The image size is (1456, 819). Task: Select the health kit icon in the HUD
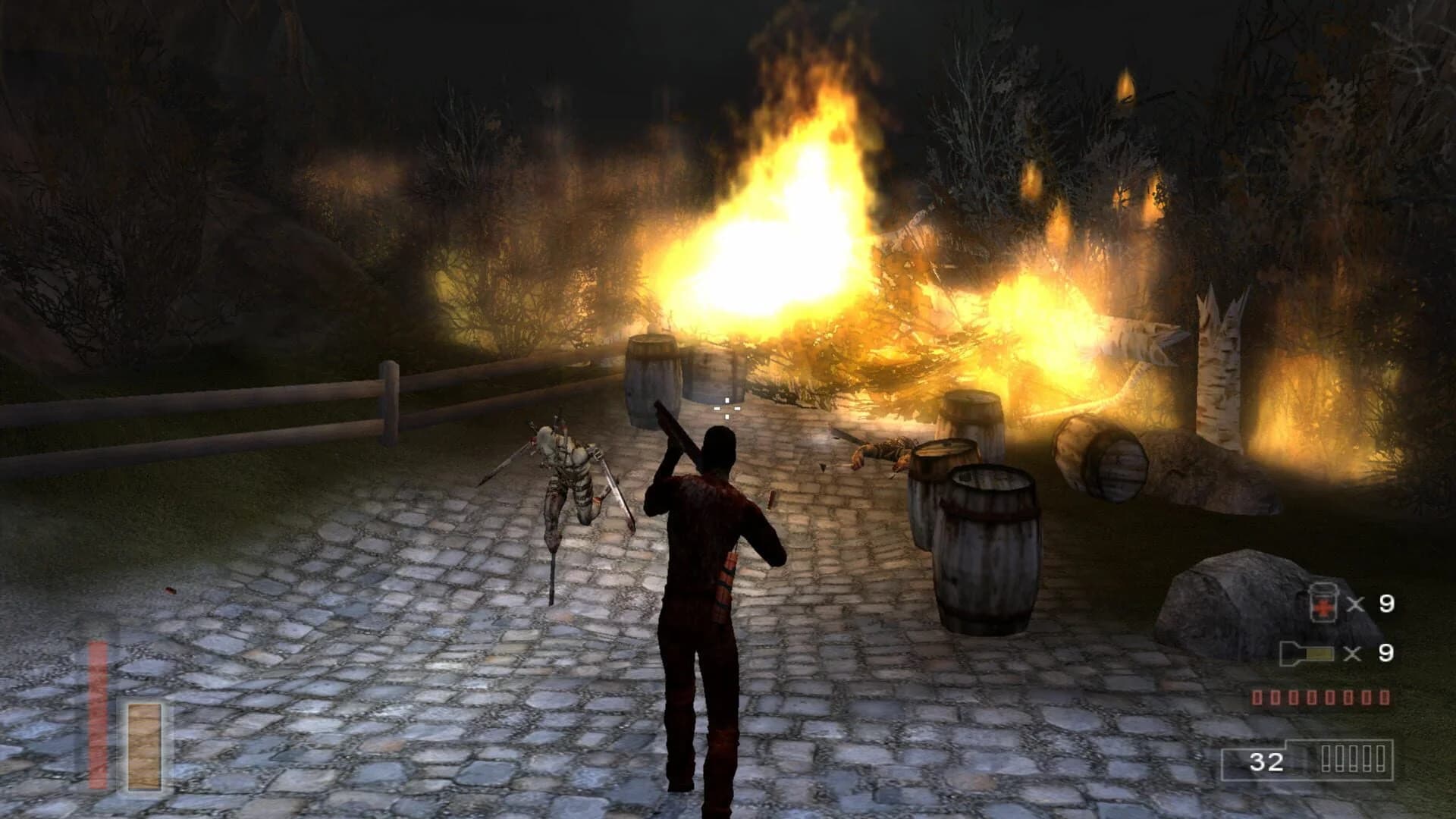point(1323,603)
